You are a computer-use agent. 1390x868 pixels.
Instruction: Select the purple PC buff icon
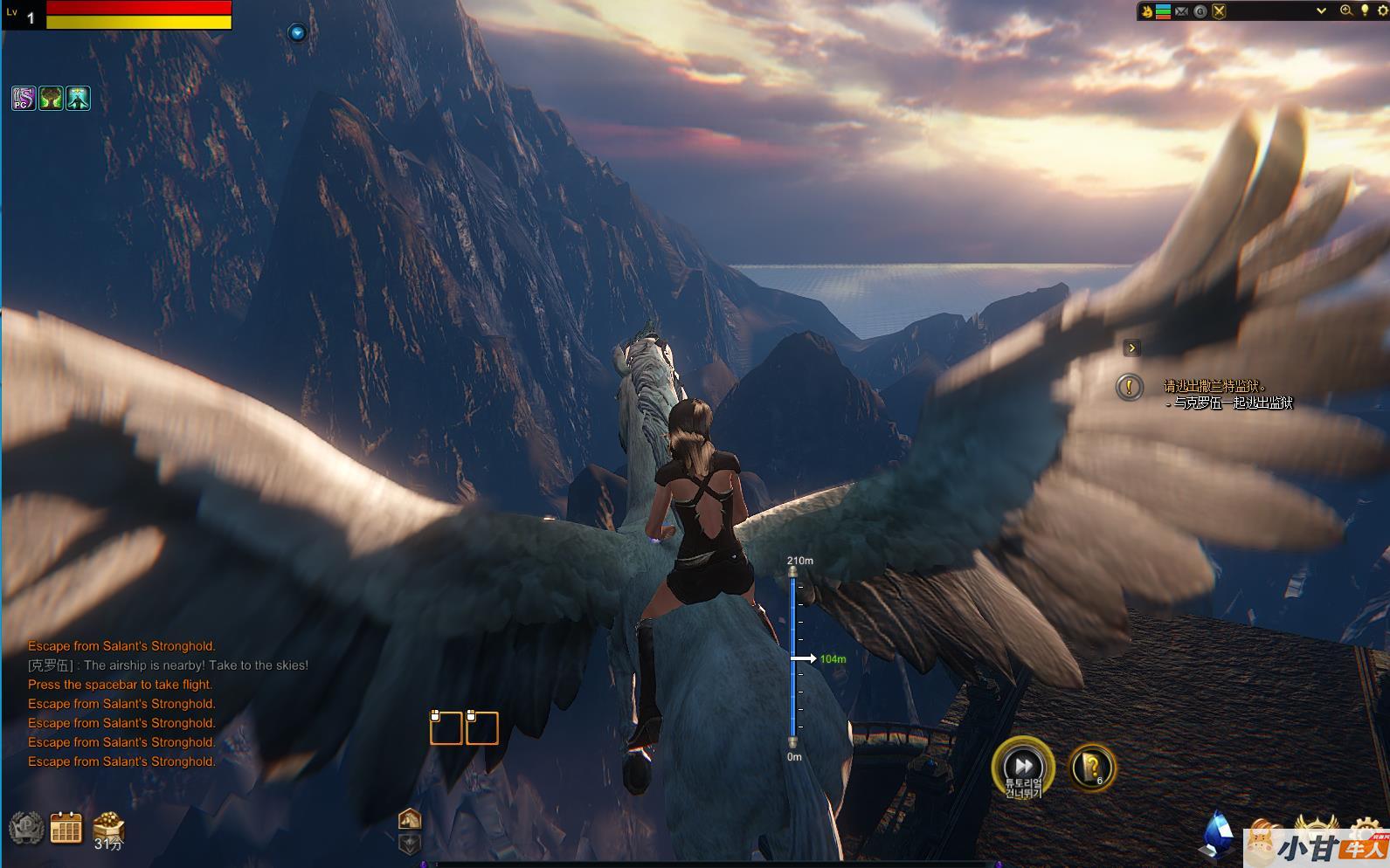[24, 99]
